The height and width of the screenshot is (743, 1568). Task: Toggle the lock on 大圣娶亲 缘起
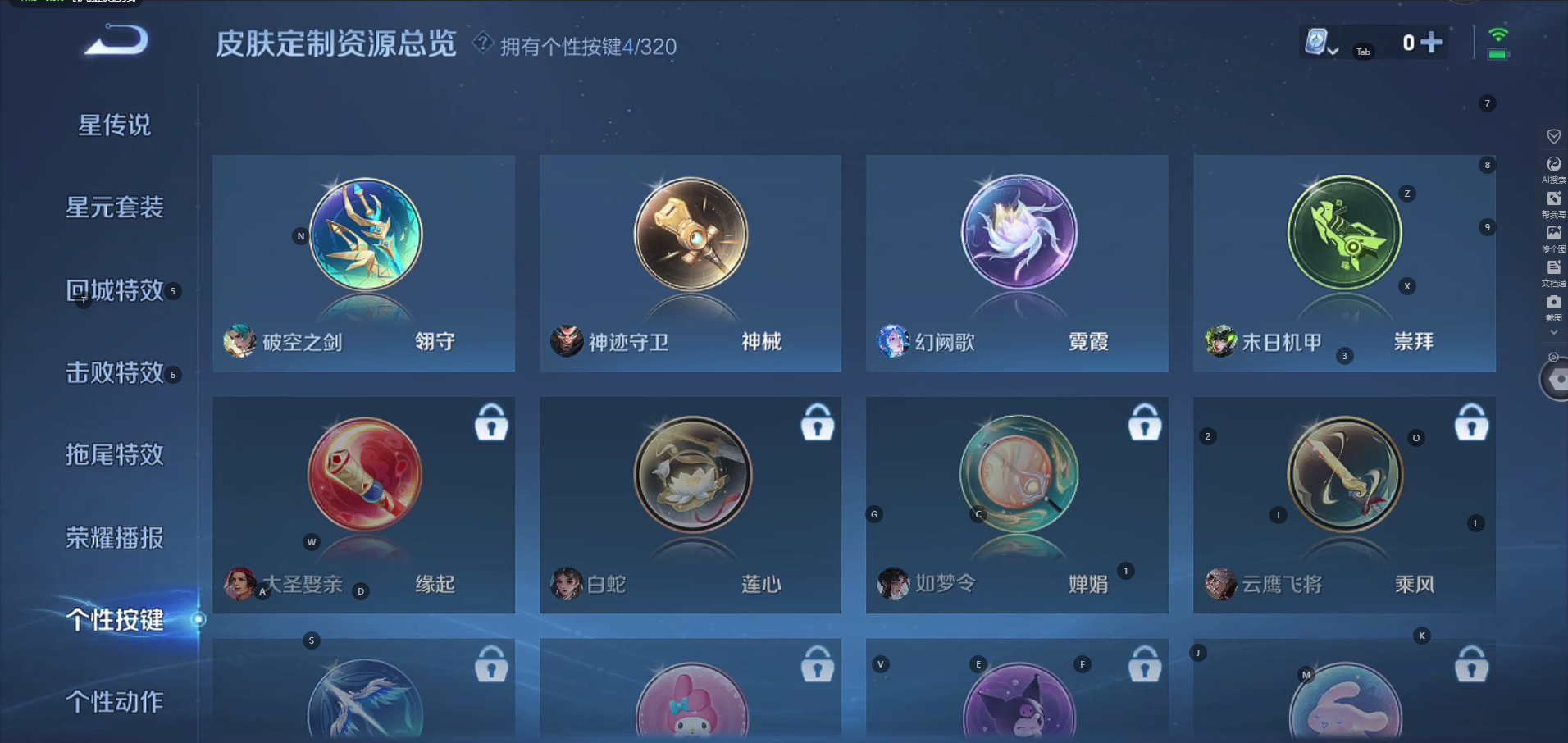click(490, 423)
